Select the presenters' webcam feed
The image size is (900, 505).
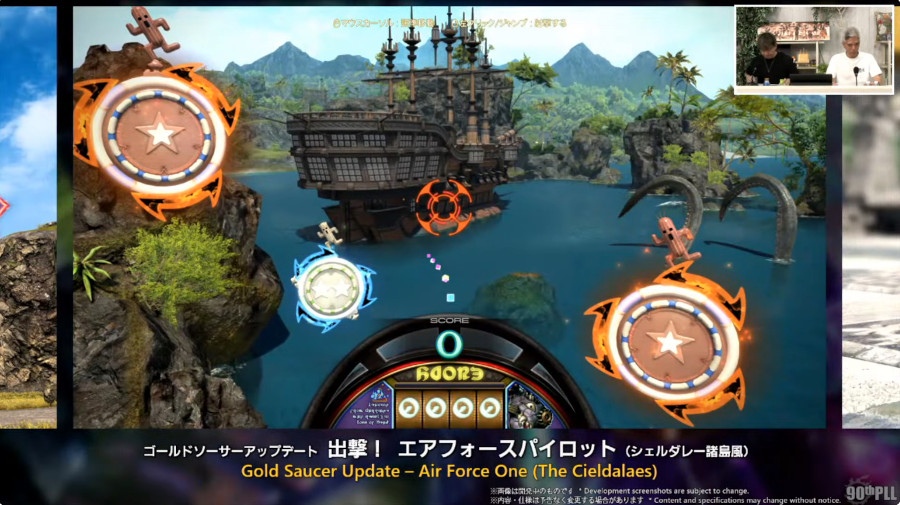[x=813, y=49]
